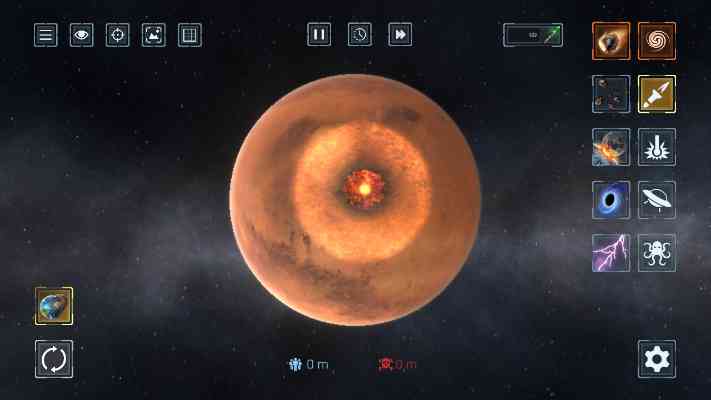Choose the UFO weapon
The width and height of the screenshot is (711, 400).
(657, 200)
